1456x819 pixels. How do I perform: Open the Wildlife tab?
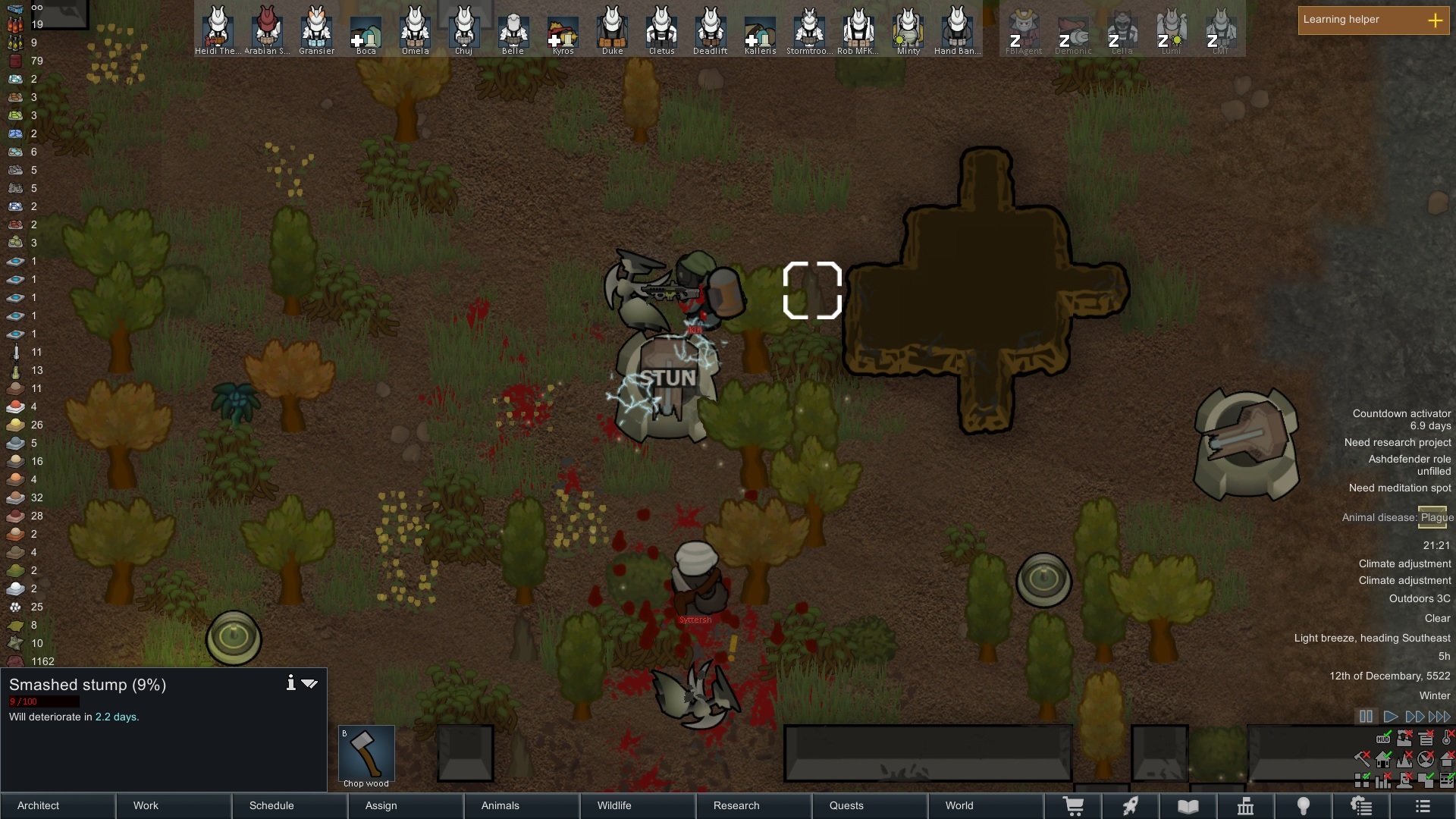(614, 805)
